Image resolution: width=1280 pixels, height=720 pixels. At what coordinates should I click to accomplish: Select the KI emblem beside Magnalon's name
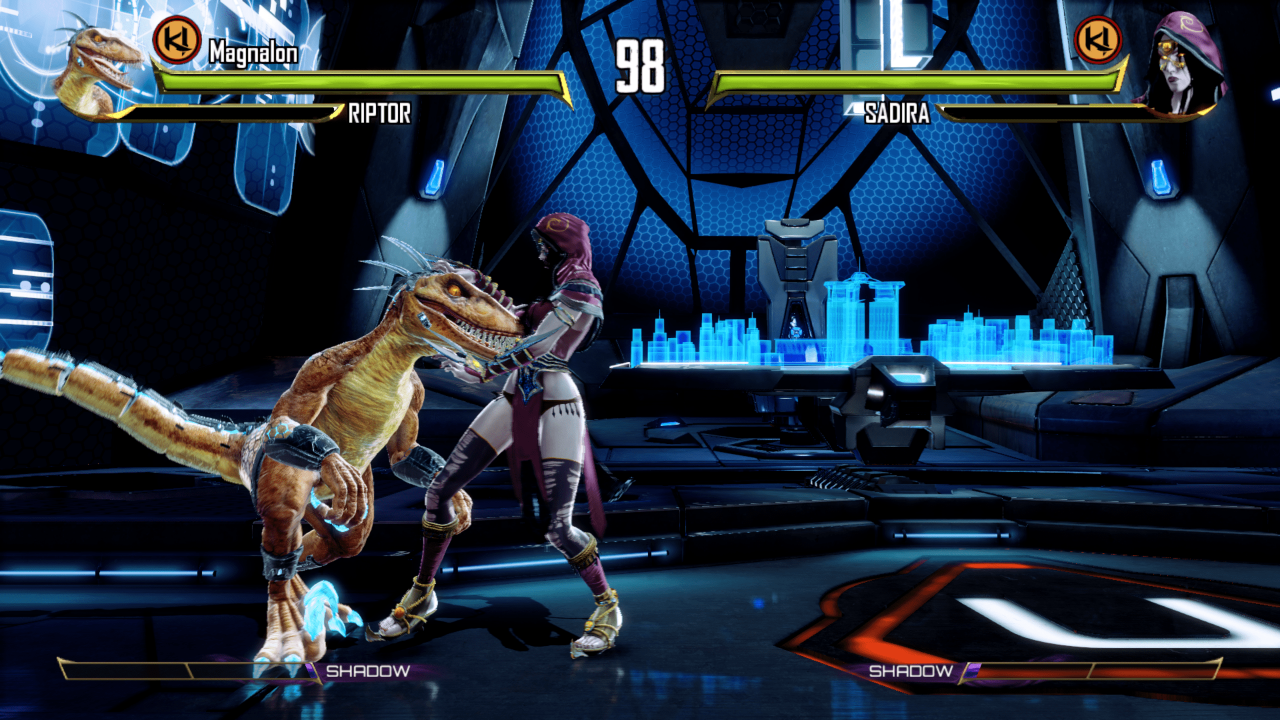(177, 41)
